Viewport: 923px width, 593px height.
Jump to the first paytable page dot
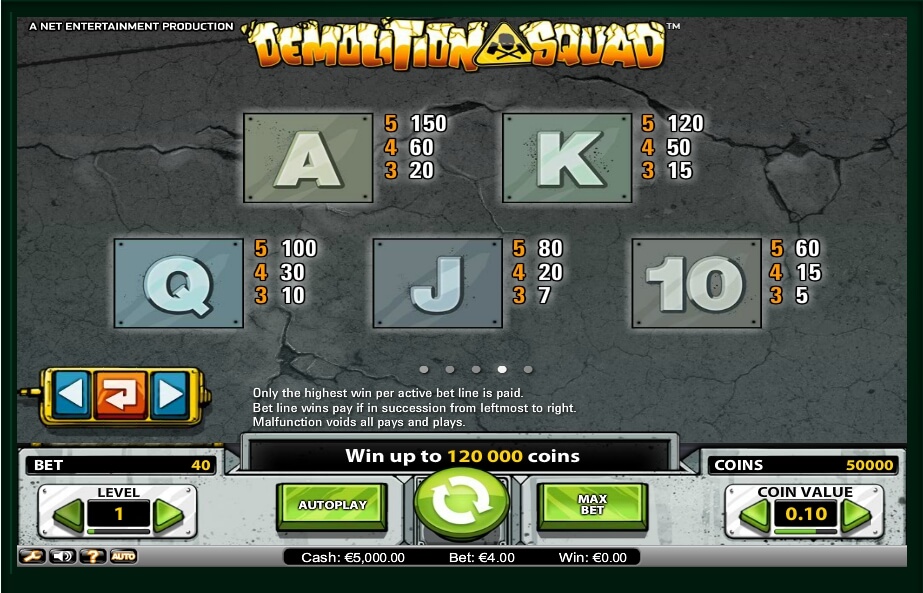tap(424, 369)
